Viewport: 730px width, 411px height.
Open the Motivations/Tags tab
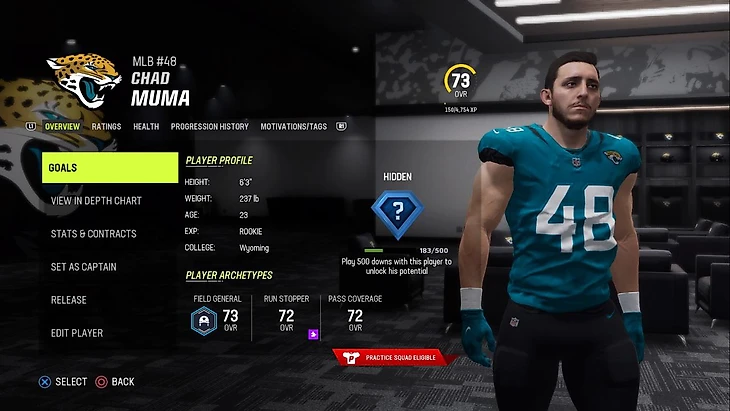coord(294,127)
